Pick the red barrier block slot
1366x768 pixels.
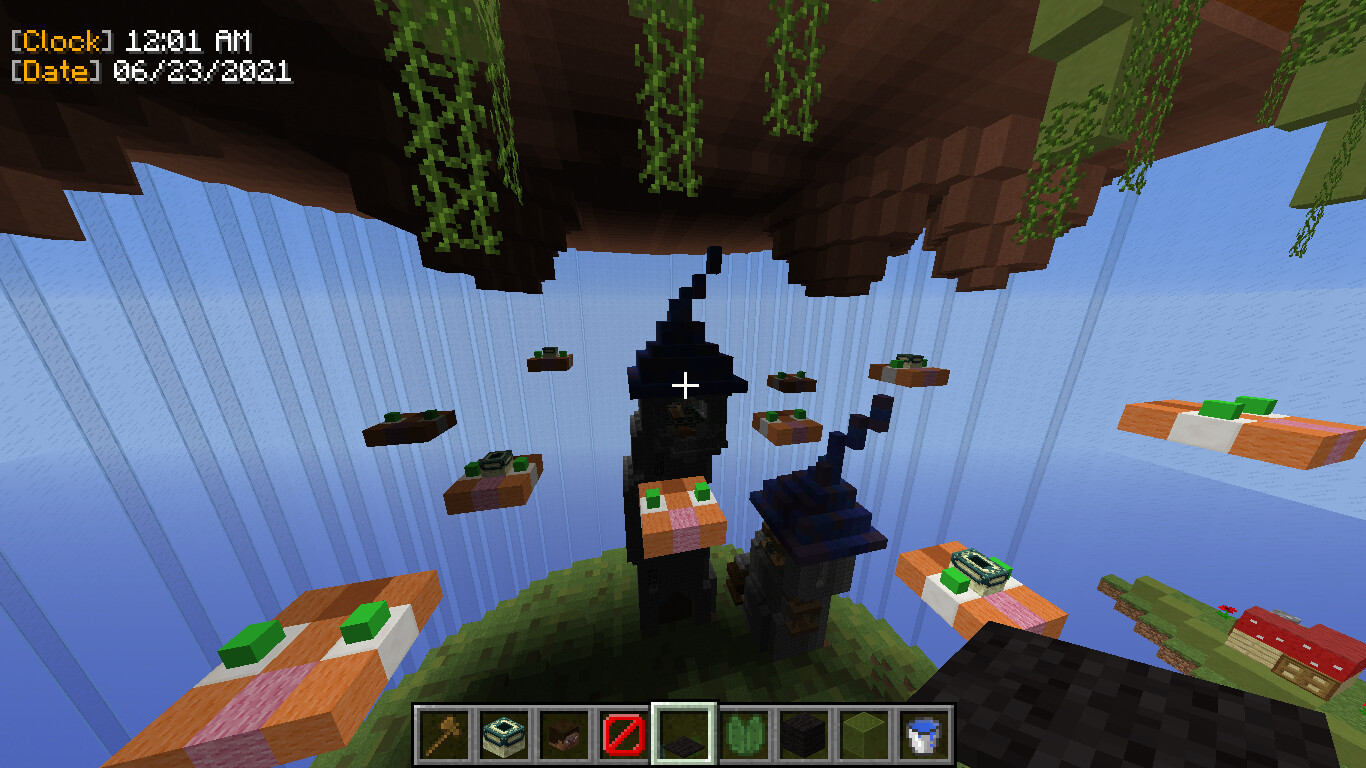[x=623, y=734]
